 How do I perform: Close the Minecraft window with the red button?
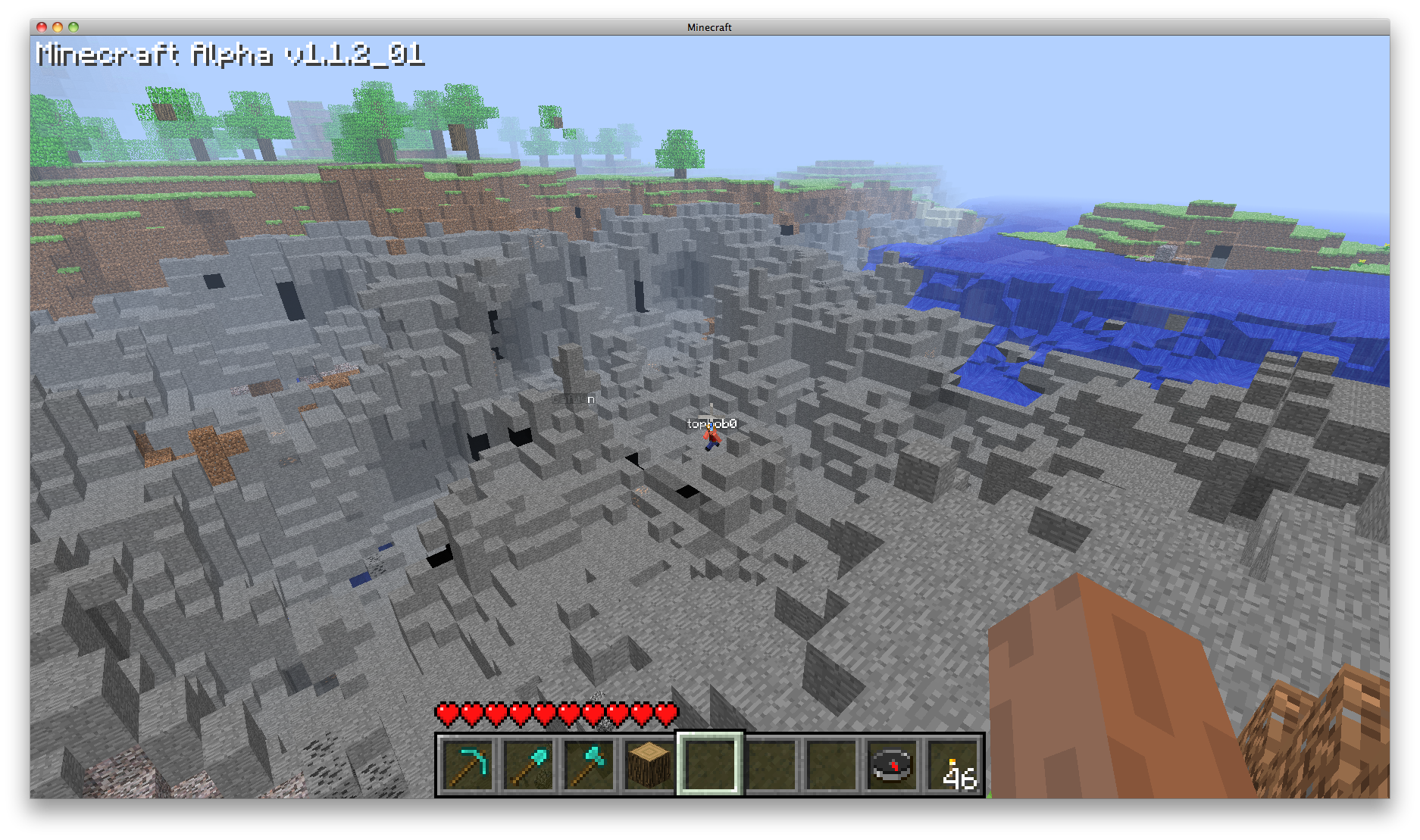(42, 27)
